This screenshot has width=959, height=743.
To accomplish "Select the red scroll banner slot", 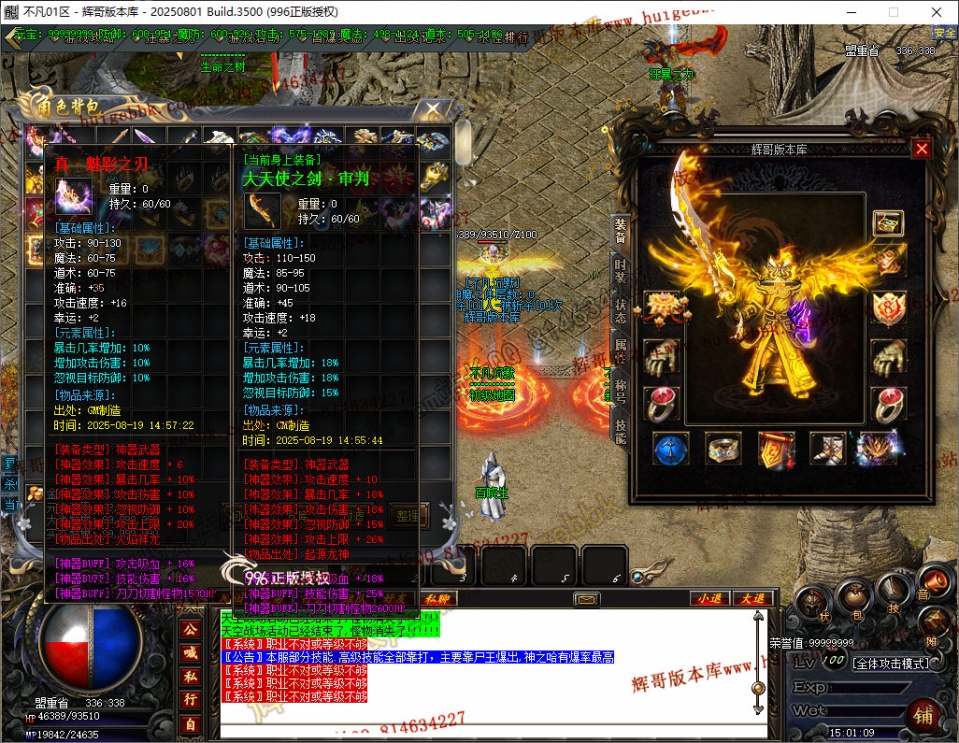I will [x=776, y=449].
